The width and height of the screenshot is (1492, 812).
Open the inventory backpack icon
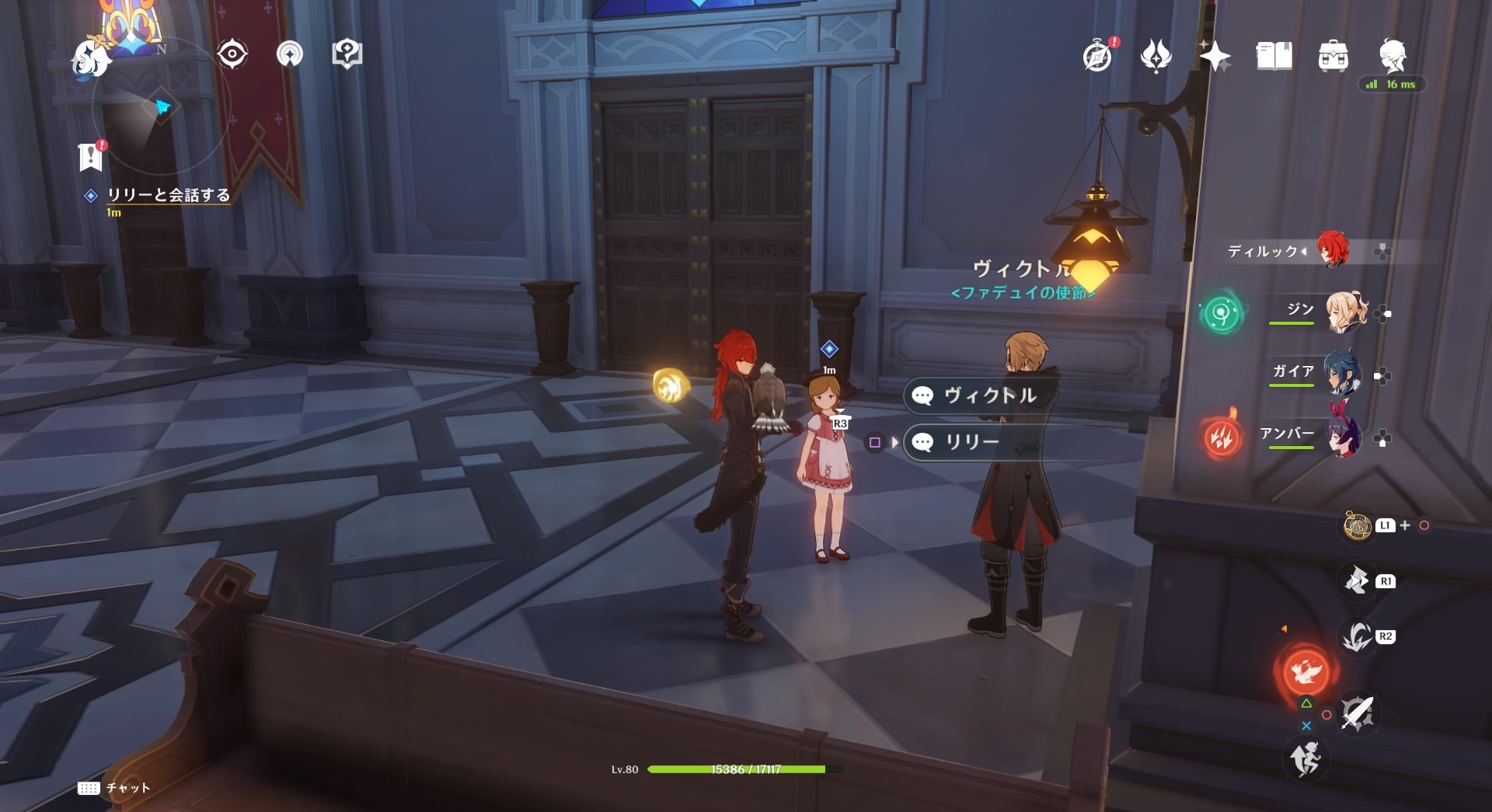(x=1334, y=55)
